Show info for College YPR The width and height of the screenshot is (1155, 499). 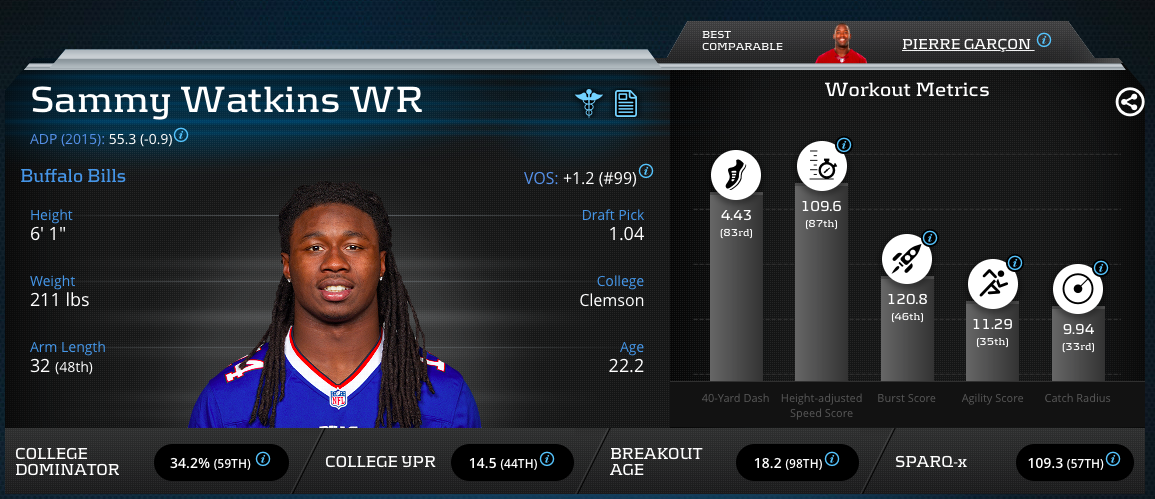tap(548, 460)
